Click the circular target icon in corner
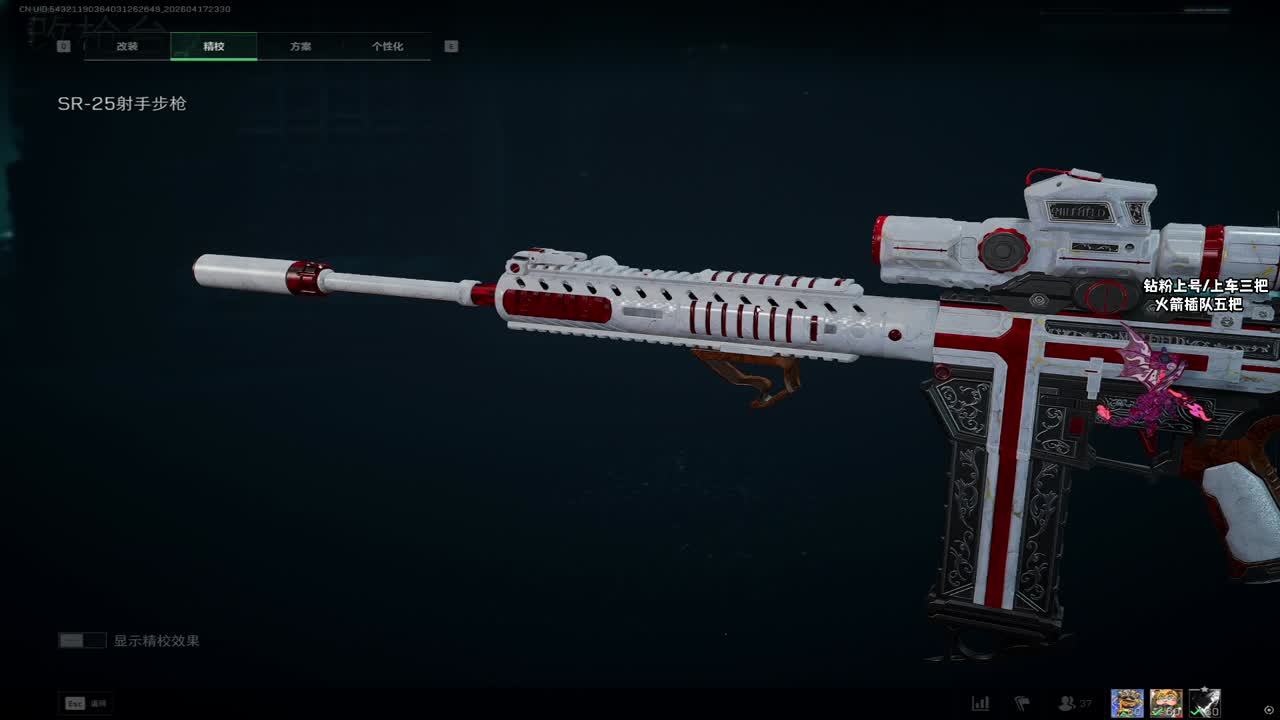This screenshot has width=1280, height=720. click(1269, 710)
